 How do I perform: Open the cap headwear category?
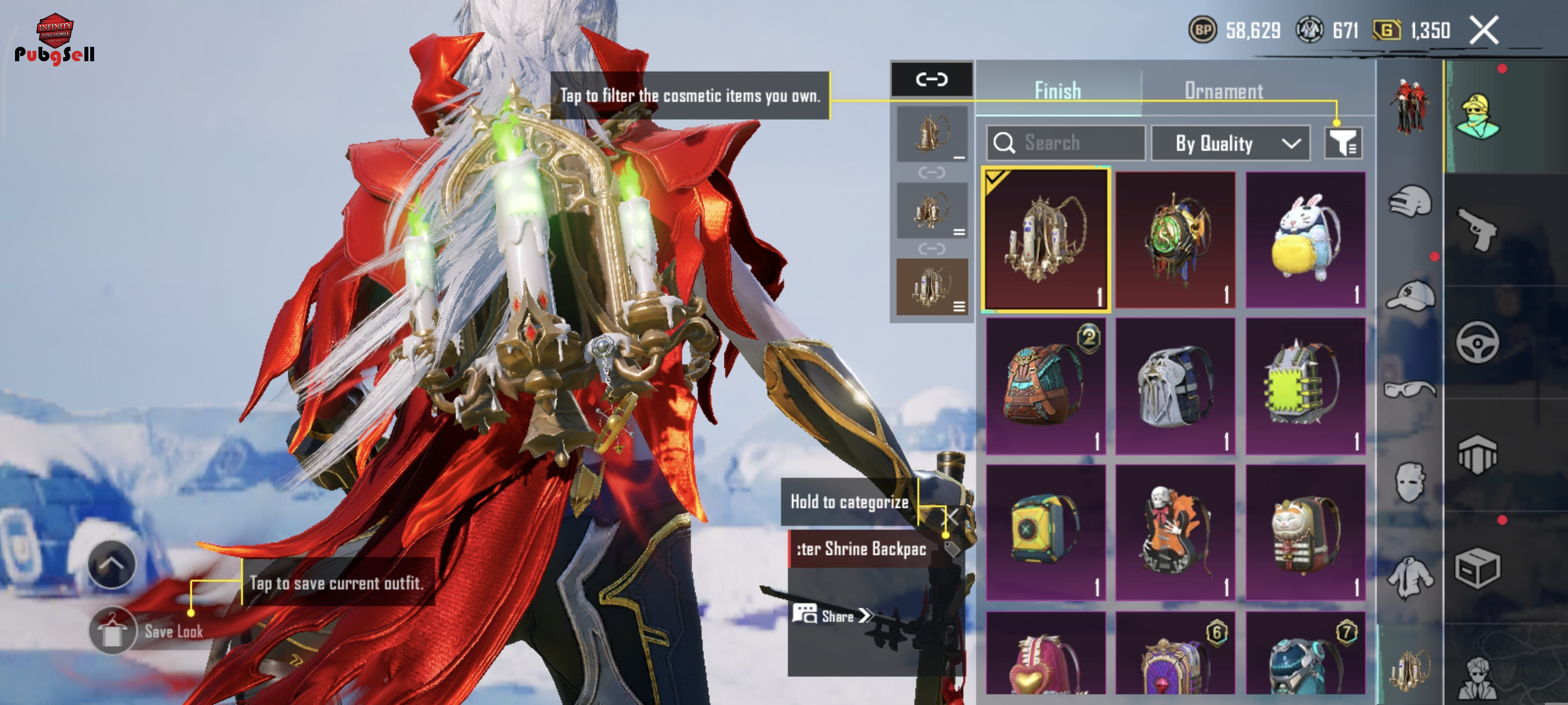(x=1410, y=296)
